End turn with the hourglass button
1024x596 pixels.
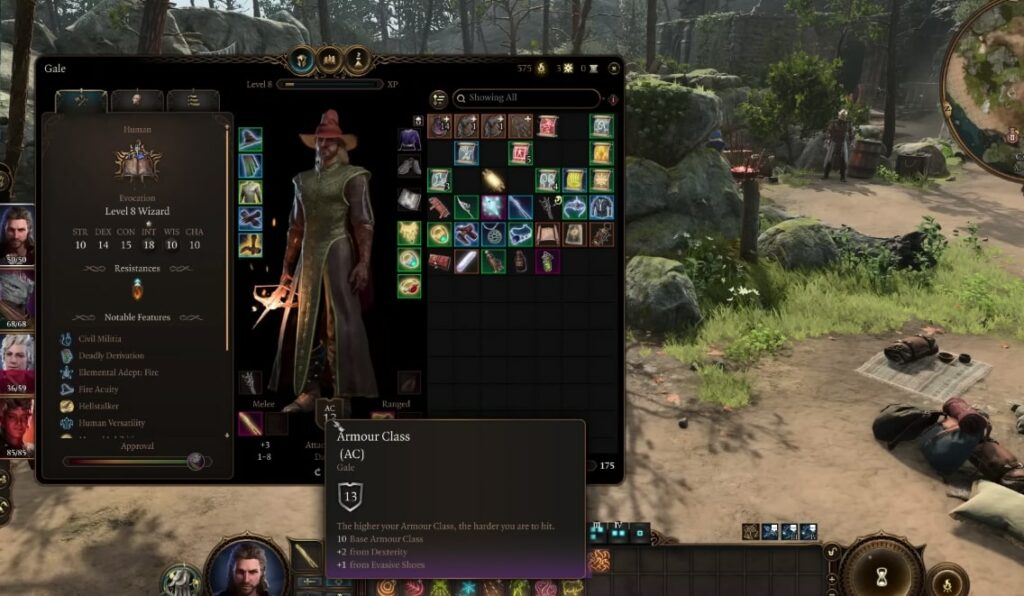[881, 575]
